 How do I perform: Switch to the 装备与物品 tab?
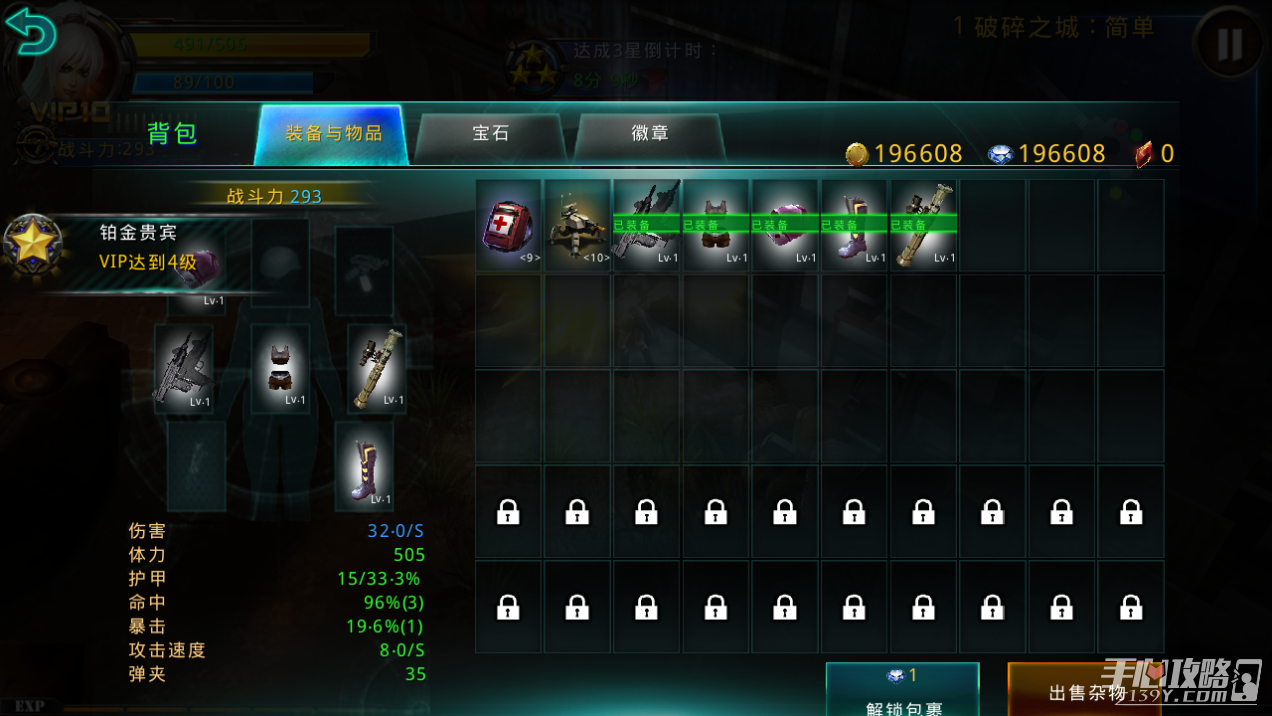333,134
